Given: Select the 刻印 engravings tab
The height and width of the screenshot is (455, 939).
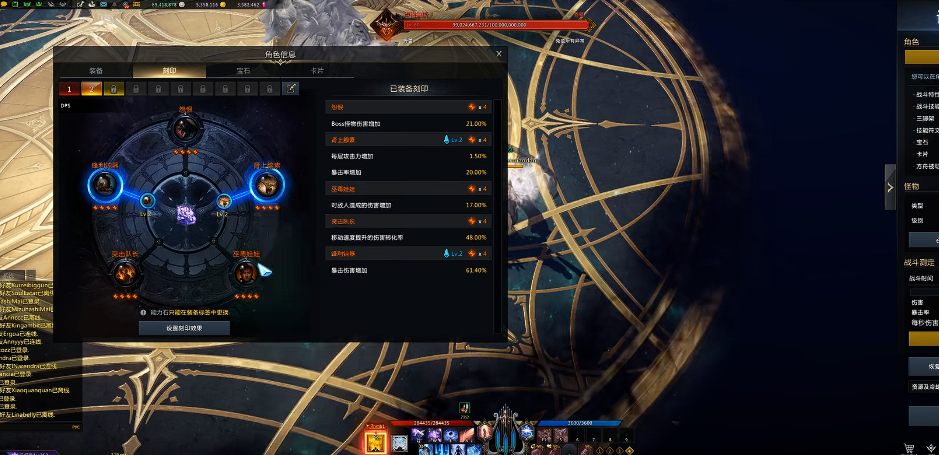Looking at the screenshot, I should (169, 71).
